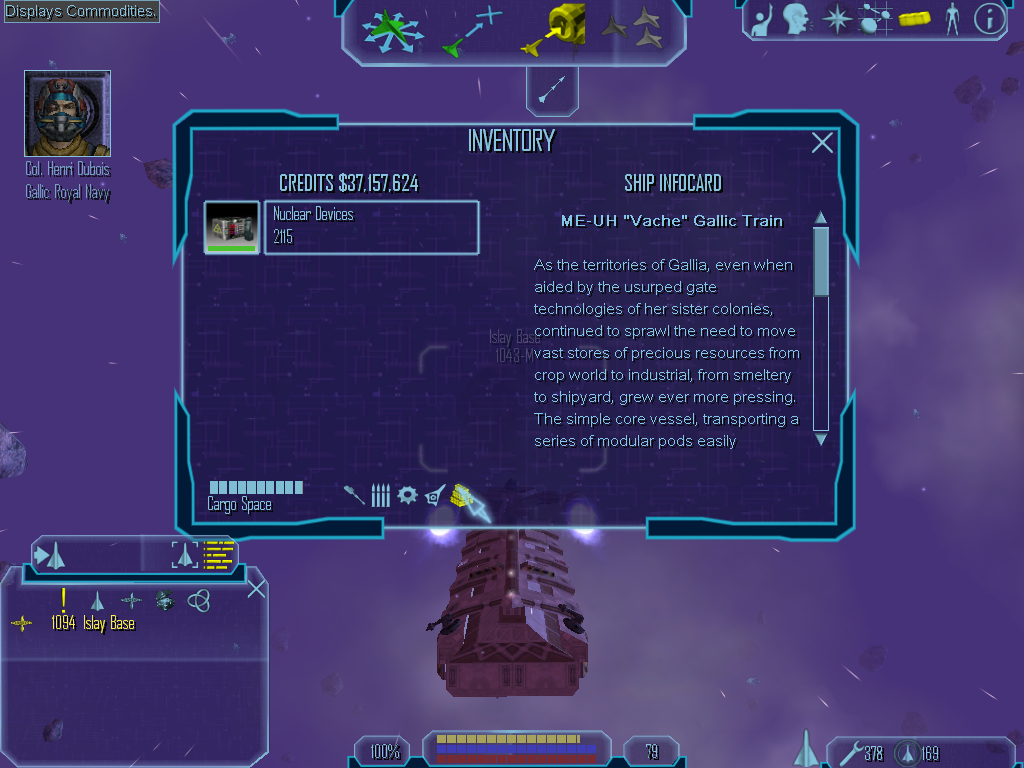This screenshot has width=1024, height=768.
Task: Select Islay Base in the contact list
Action: click(108, 624)
